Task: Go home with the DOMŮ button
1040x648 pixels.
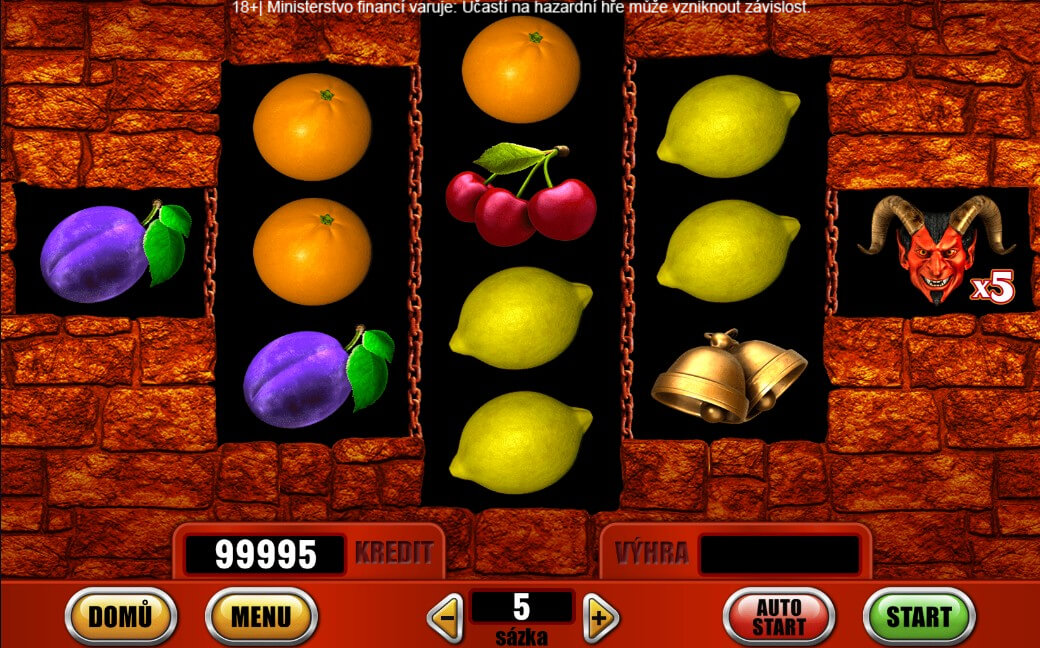Action: [120, 616]
